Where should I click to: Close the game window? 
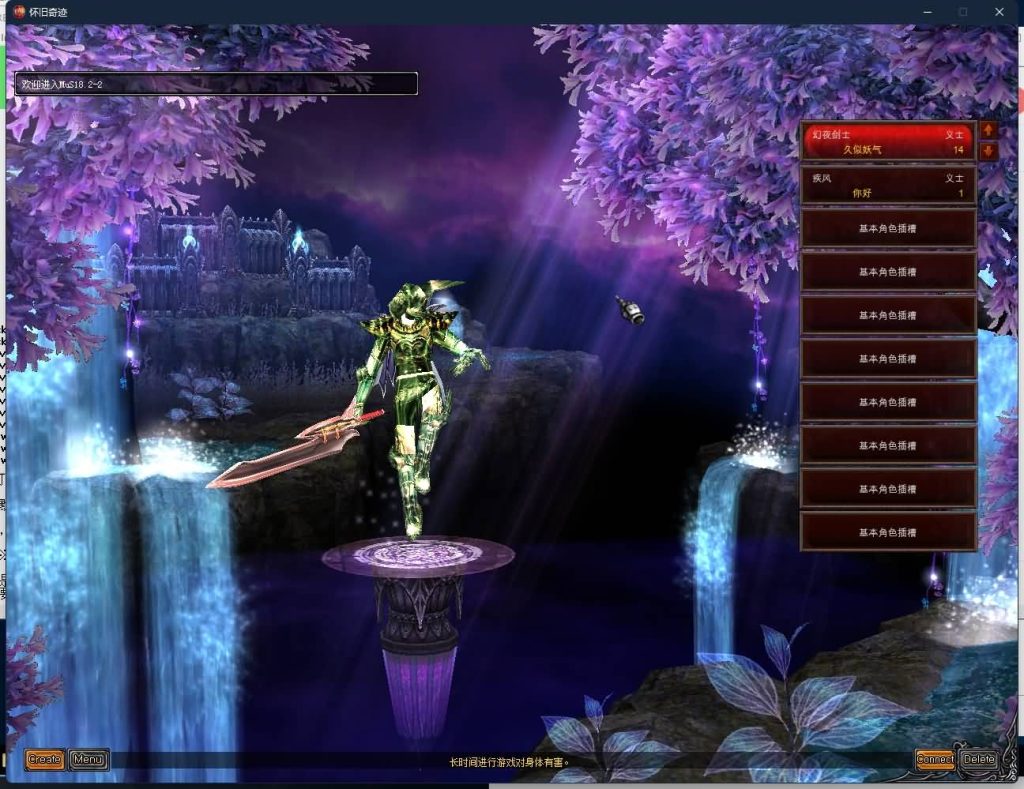999,12
